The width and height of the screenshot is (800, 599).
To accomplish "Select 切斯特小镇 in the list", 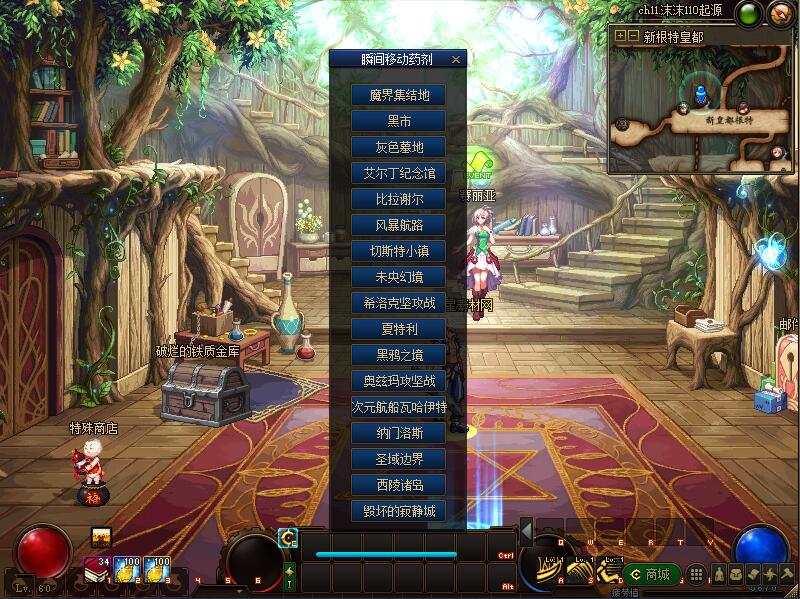I will point(398,251).
